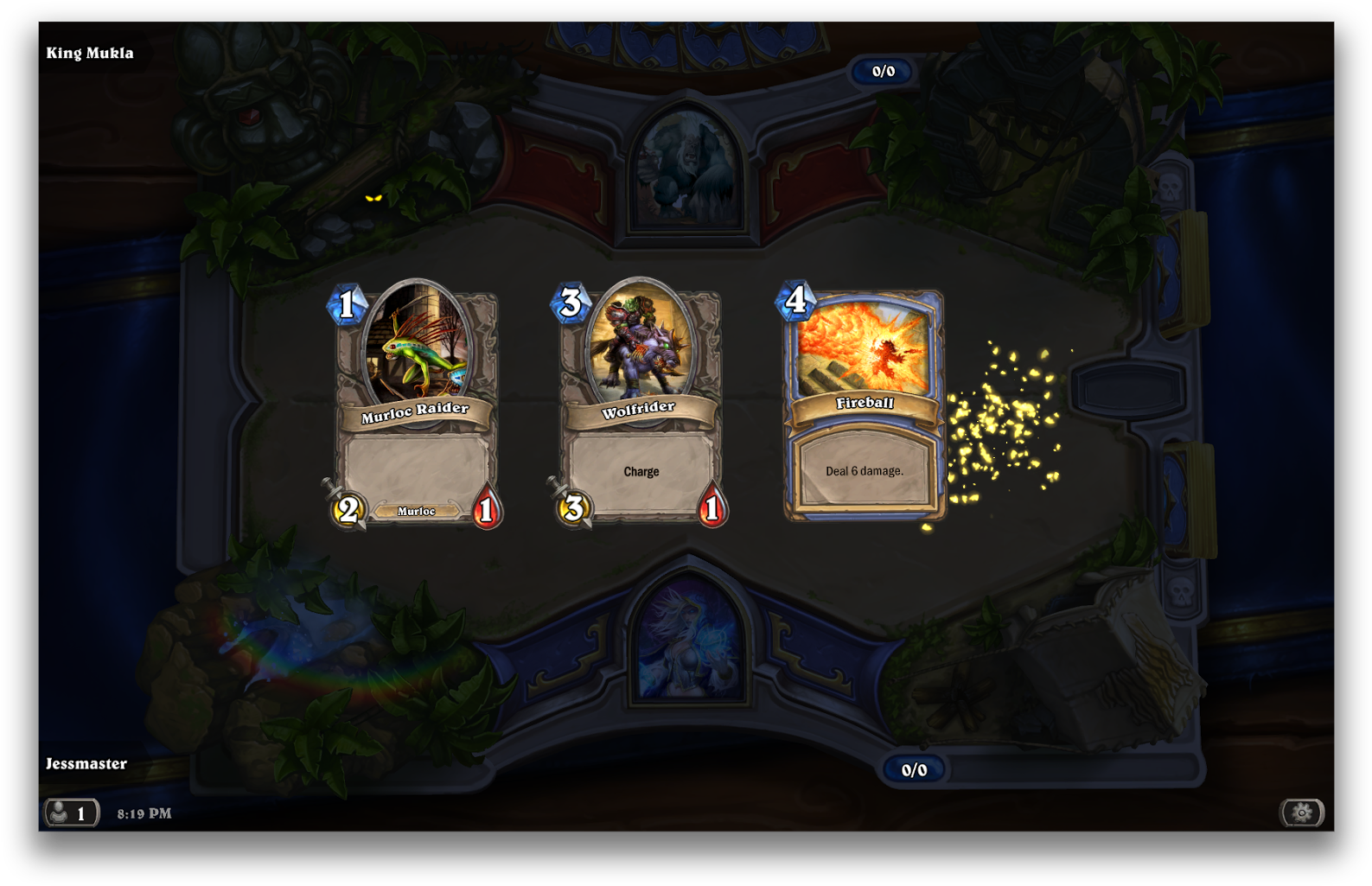This screenshot has height=886, width=1372.
Task: Open the friends list icon
Action: (58, 813)
